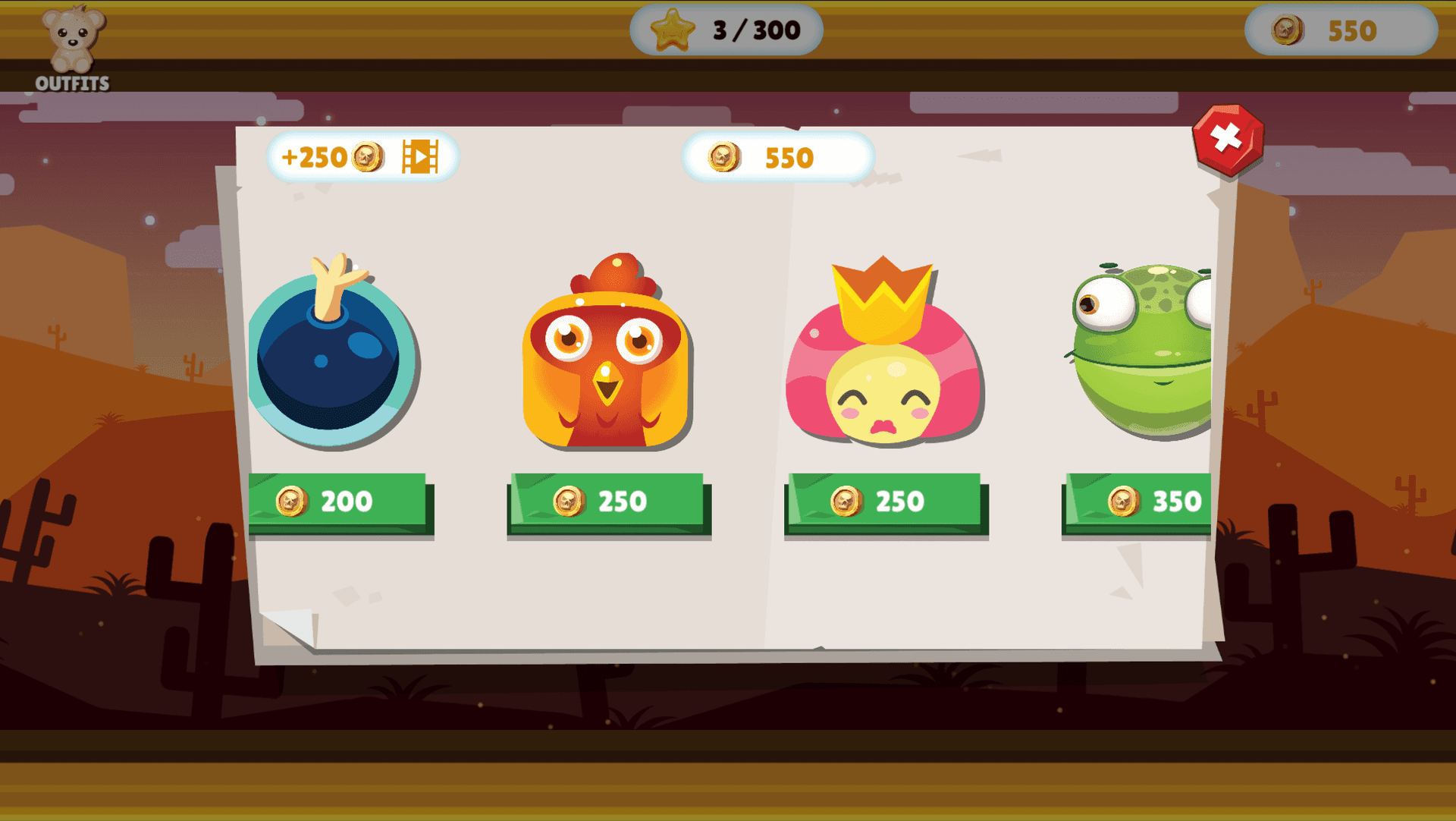Buy the crowned princess outfit price button
The width and height of the screenshot is (1456, 821).
point(885,502)
